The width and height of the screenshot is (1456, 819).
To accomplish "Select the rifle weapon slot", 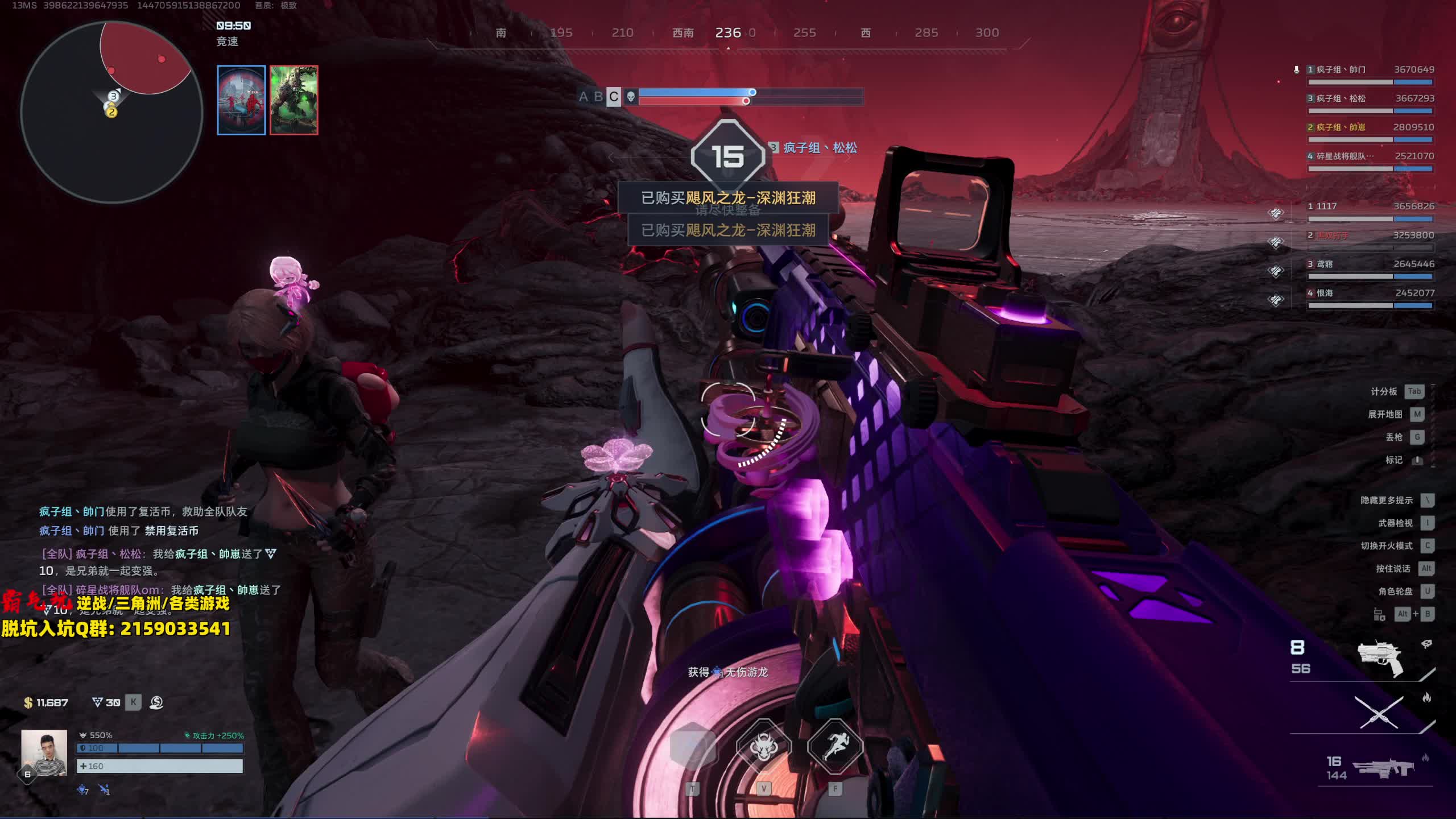I will (x=1383, y=768).
